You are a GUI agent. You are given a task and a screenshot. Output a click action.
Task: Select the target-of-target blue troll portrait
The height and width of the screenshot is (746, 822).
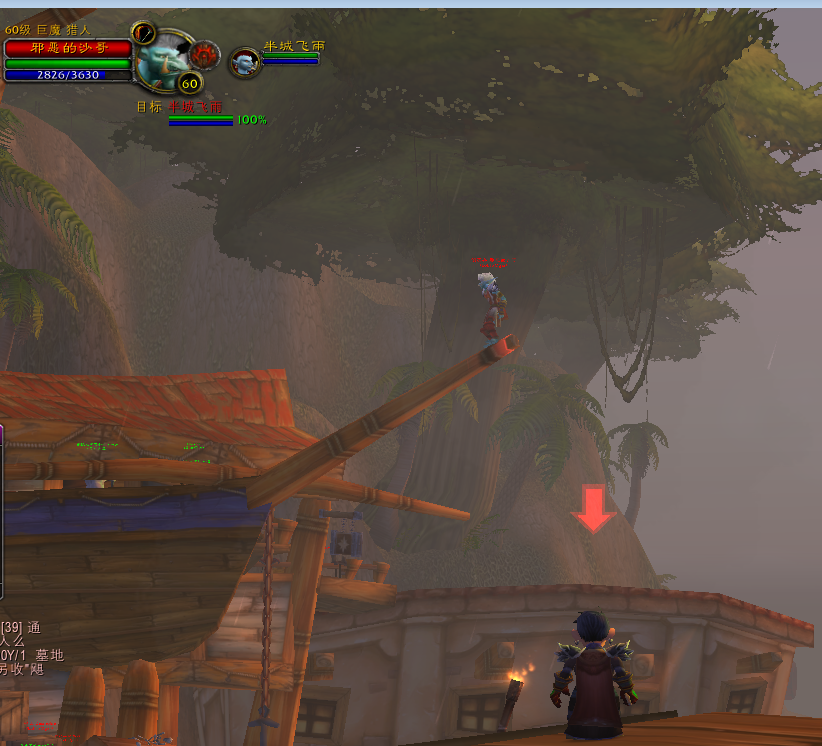click(243, 63)
